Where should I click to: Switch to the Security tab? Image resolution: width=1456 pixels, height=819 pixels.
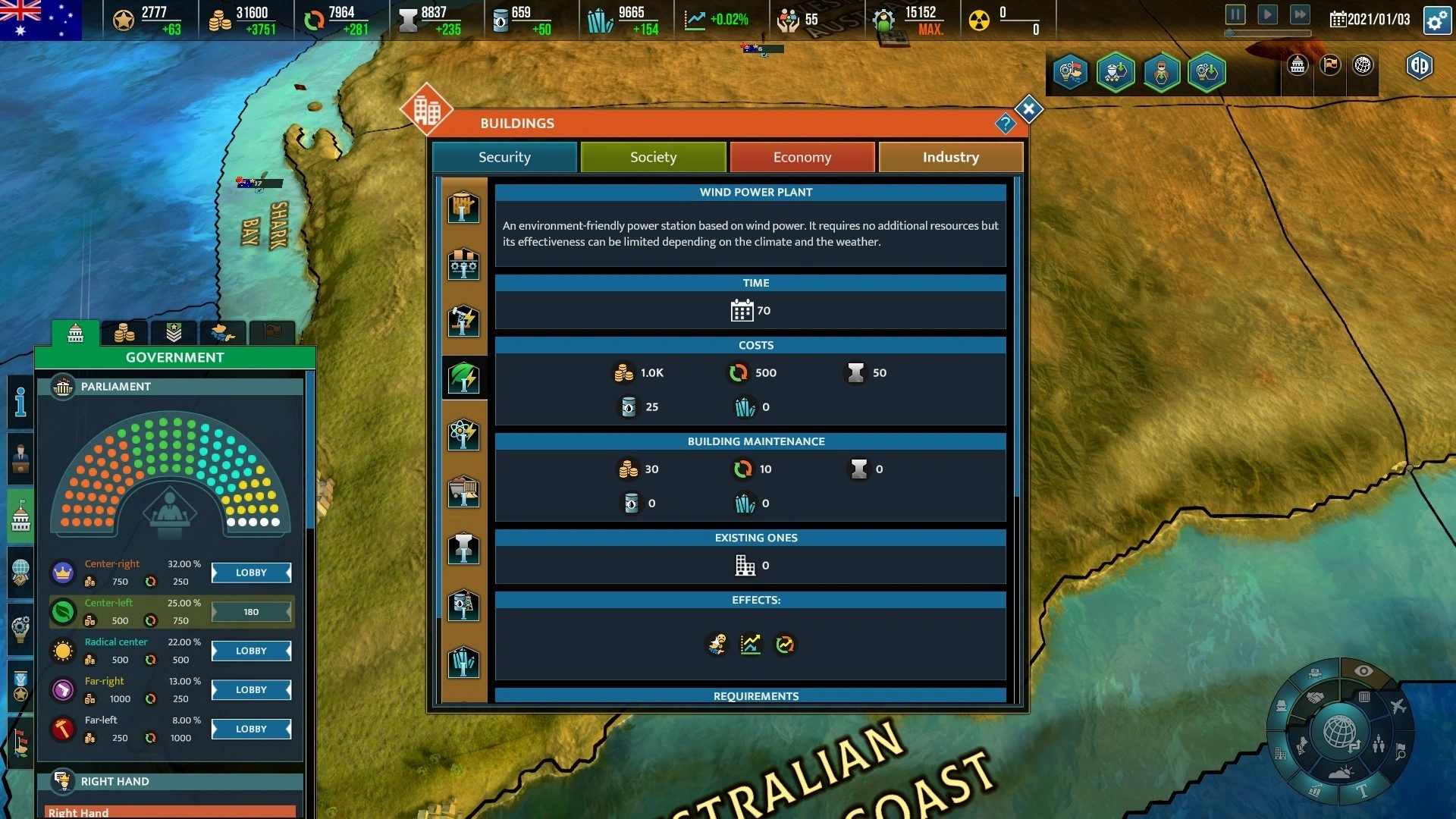(x=504, y=157)
